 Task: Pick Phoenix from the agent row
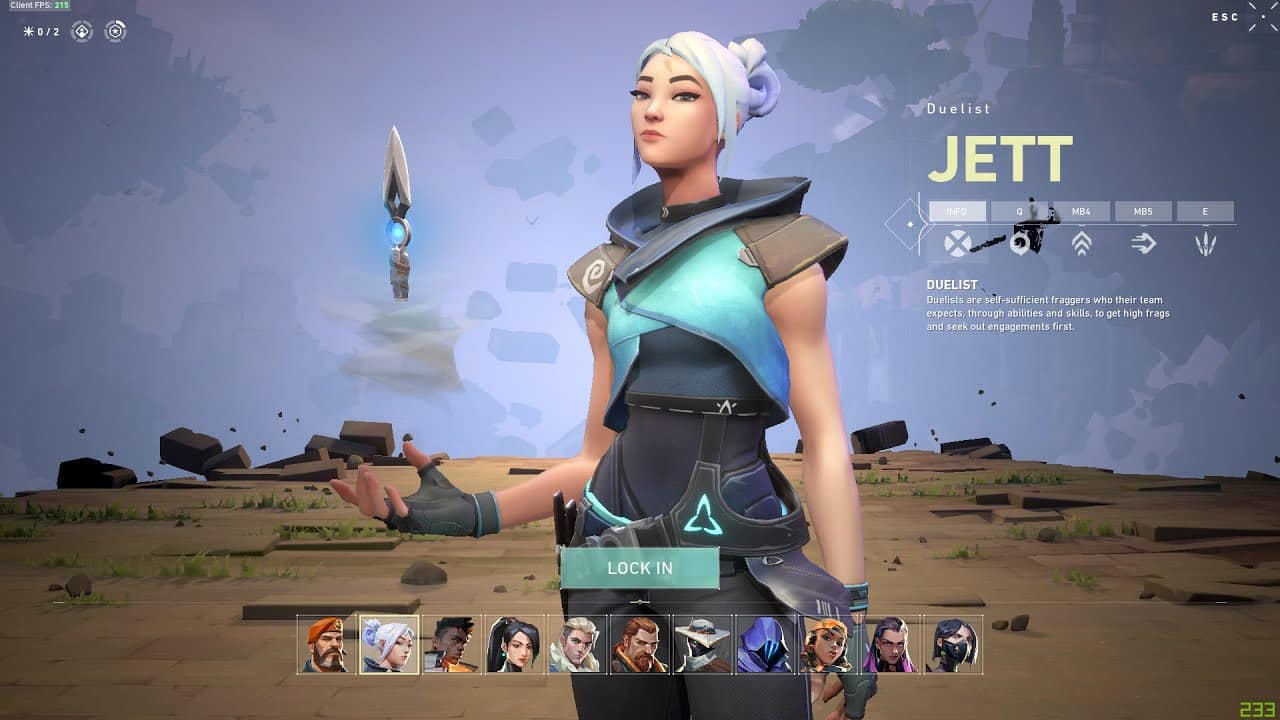[x=452, y=644]
